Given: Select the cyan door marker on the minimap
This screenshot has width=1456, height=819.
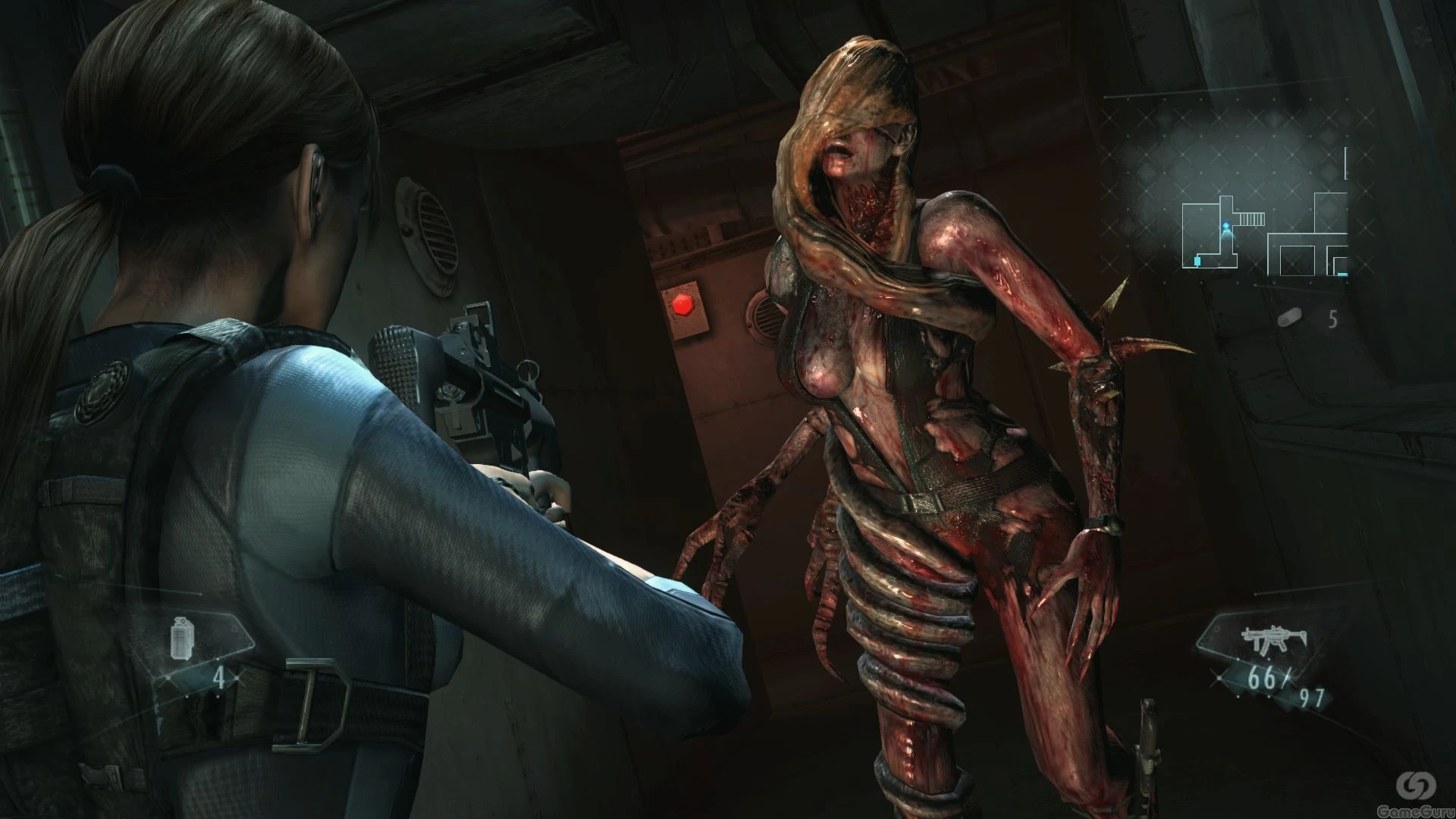Looking at the screenshot, I should (1197, 261).
